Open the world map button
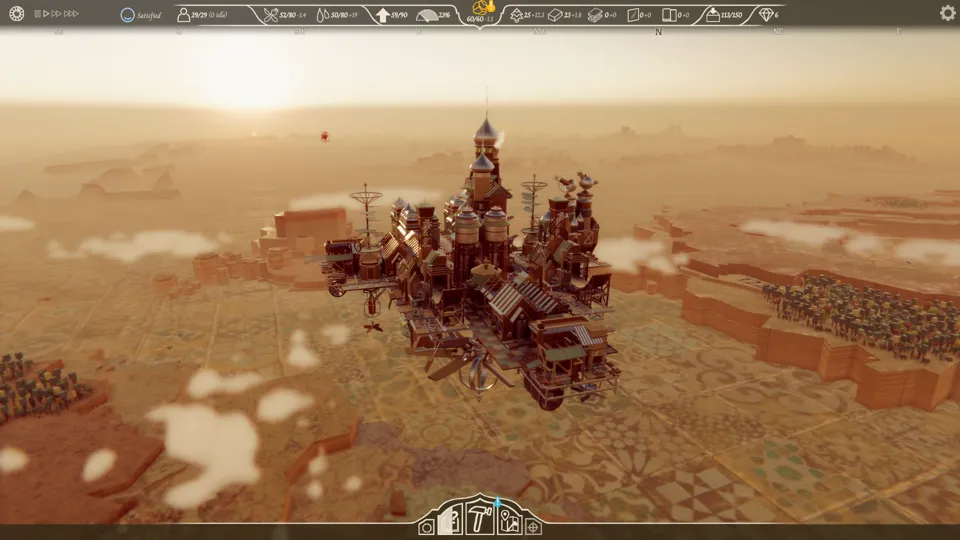 pyautogui.click(x=508, y=520)
